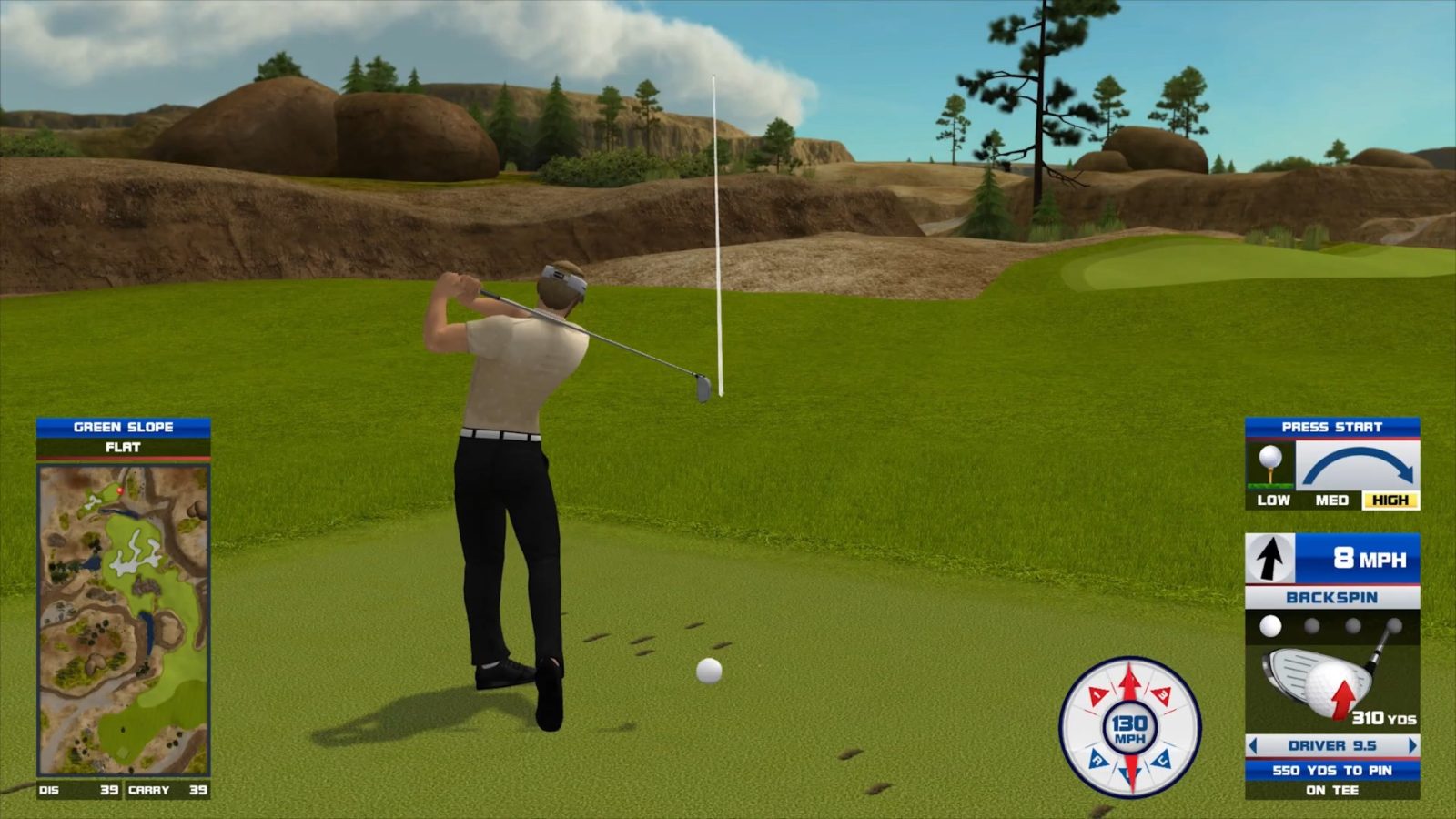This screenshot has width=1456, height=819.
Task: Click the Green Slope panel header
Action: pos(124,427)
